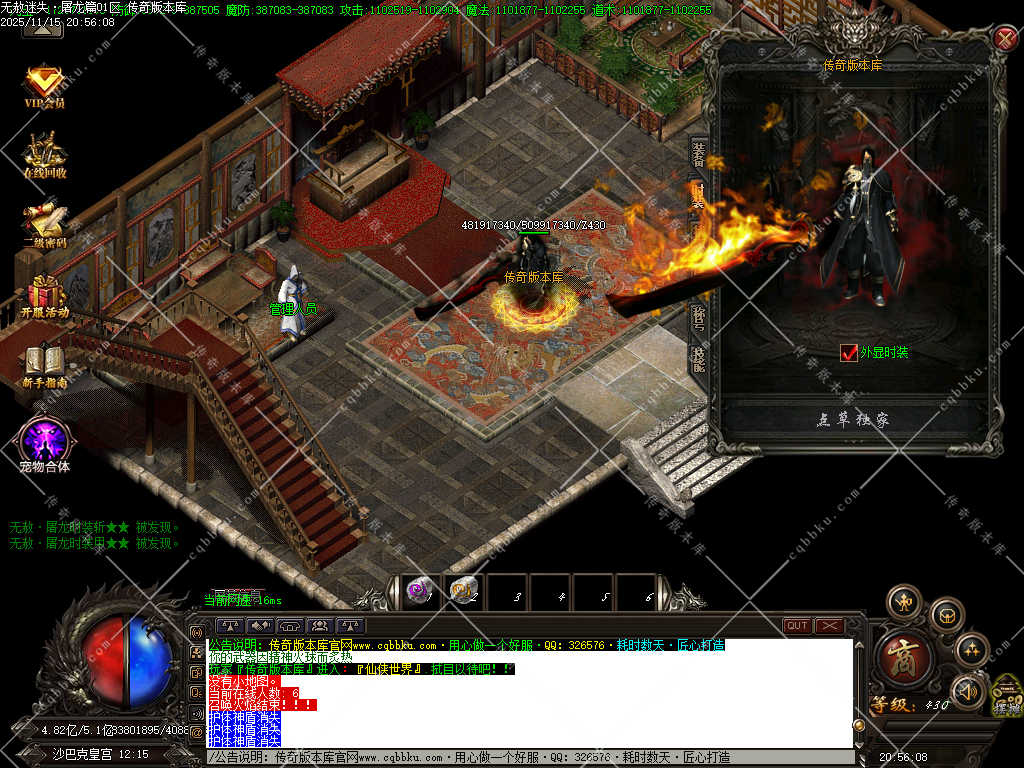Viewport: 1024px width, 768px height.
Task: Use the purple item in hotbar slot 1
Action: pos(420,592)
